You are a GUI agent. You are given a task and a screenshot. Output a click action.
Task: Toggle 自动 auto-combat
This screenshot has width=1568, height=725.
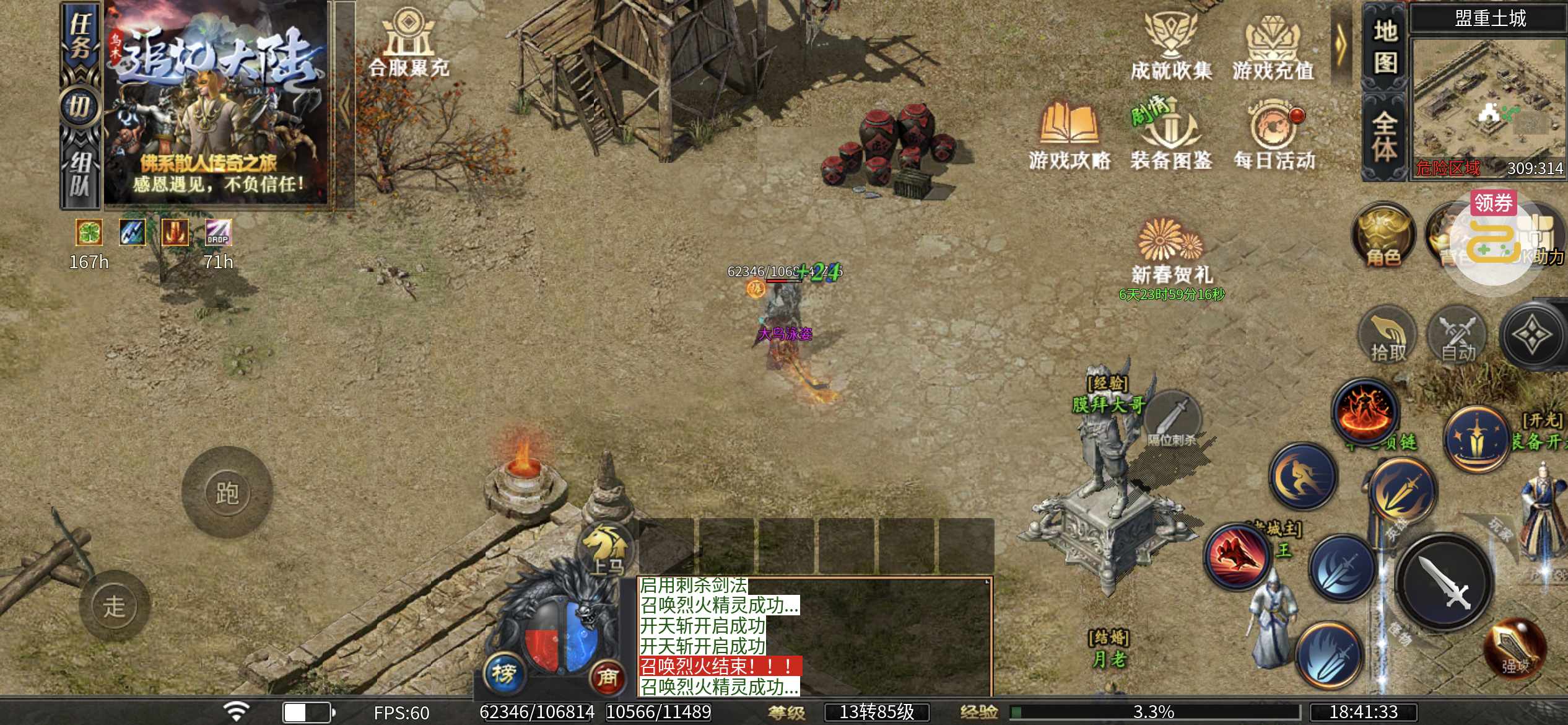coord(1458,336)
